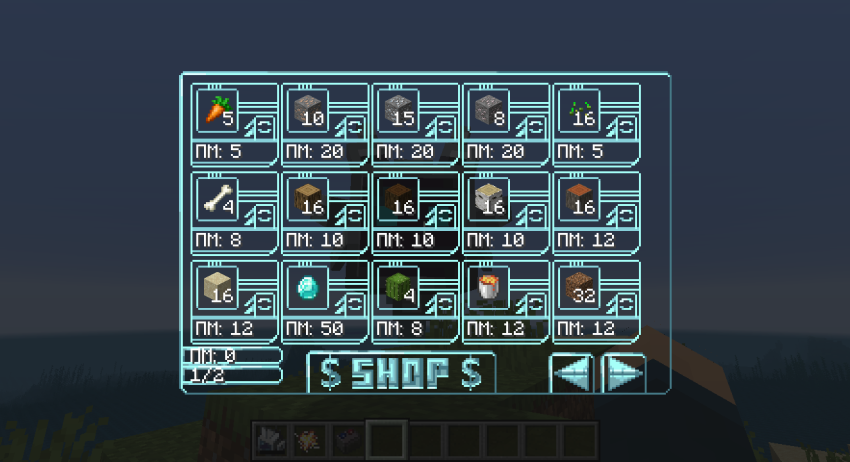This screenshot has height=462, width=850.
Task: Select the diamond offer priced 50
Action: coord(307,287)
